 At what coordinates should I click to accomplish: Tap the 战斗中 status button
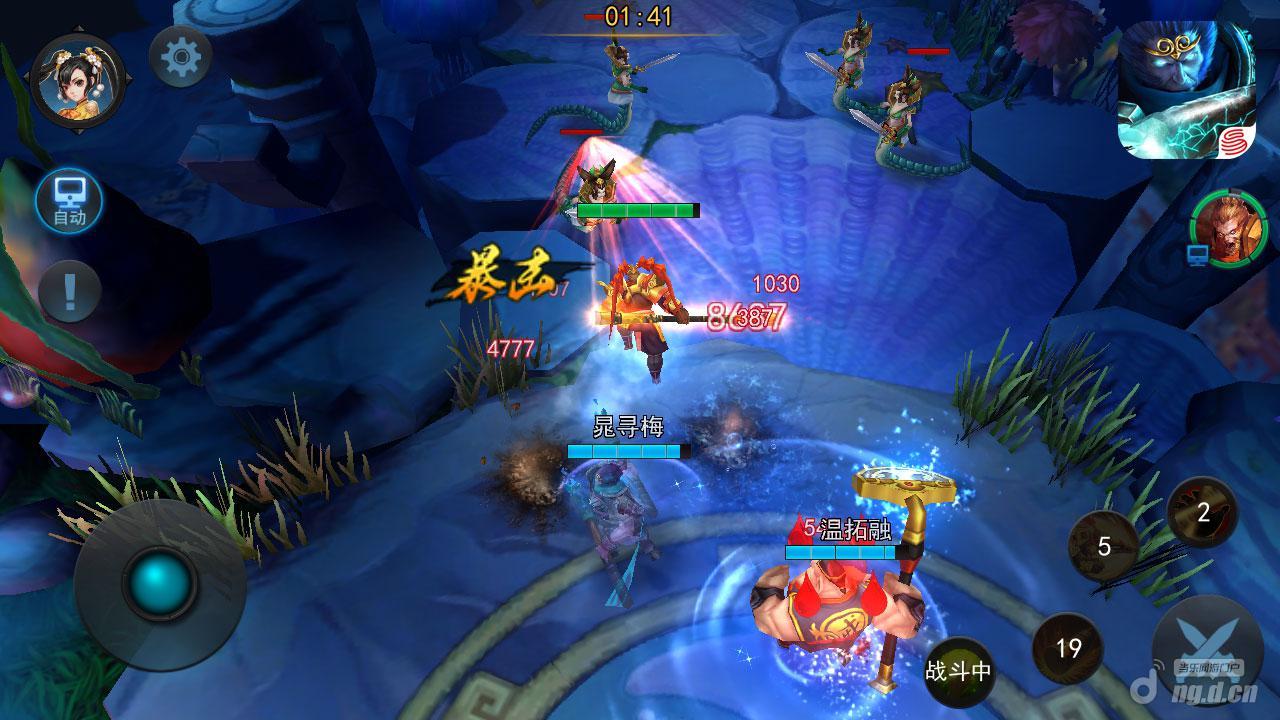(x=958, y=671)
